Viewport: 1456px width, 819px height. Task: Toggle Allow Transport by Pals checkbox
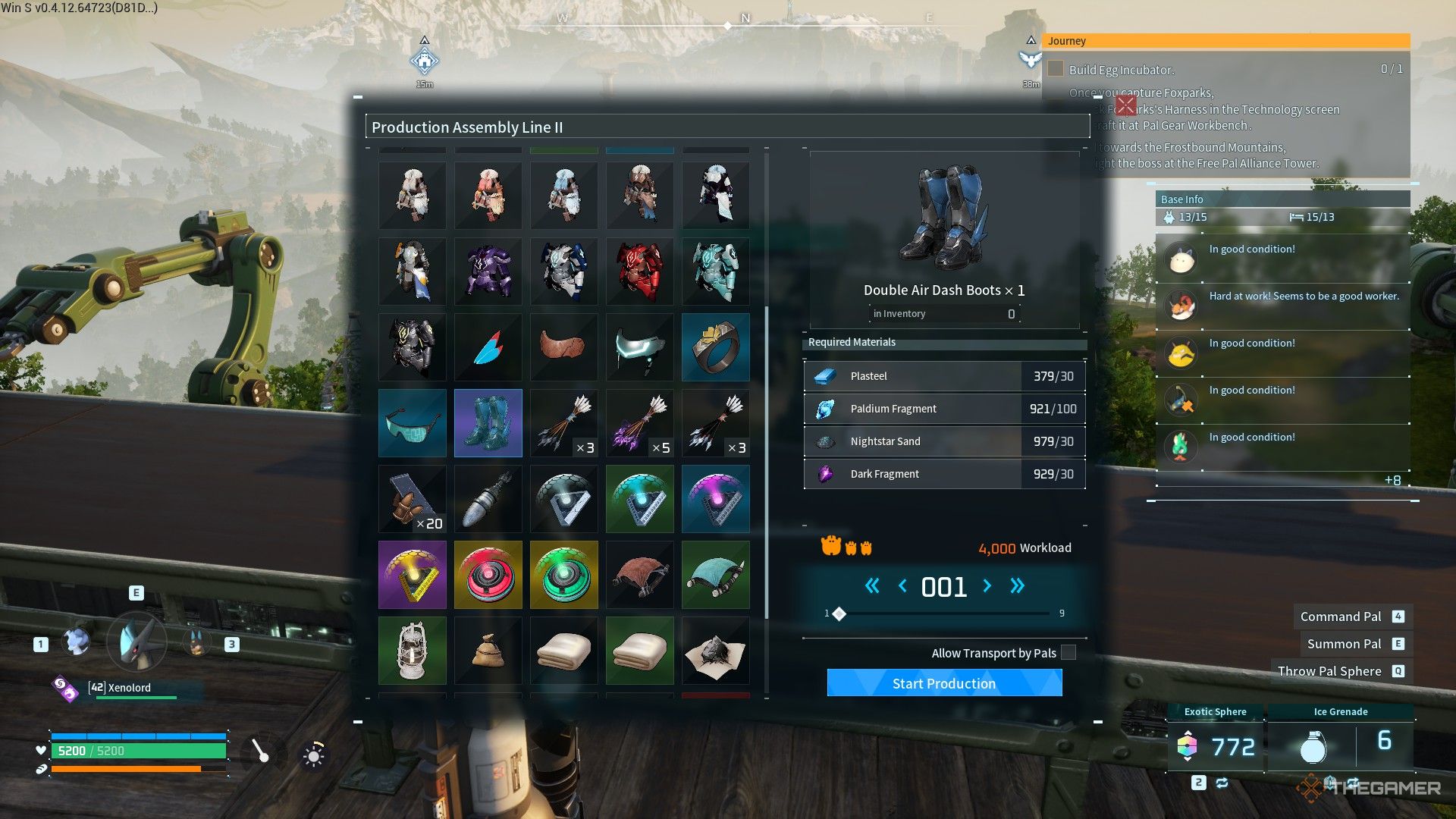[x=1068, y=653]
